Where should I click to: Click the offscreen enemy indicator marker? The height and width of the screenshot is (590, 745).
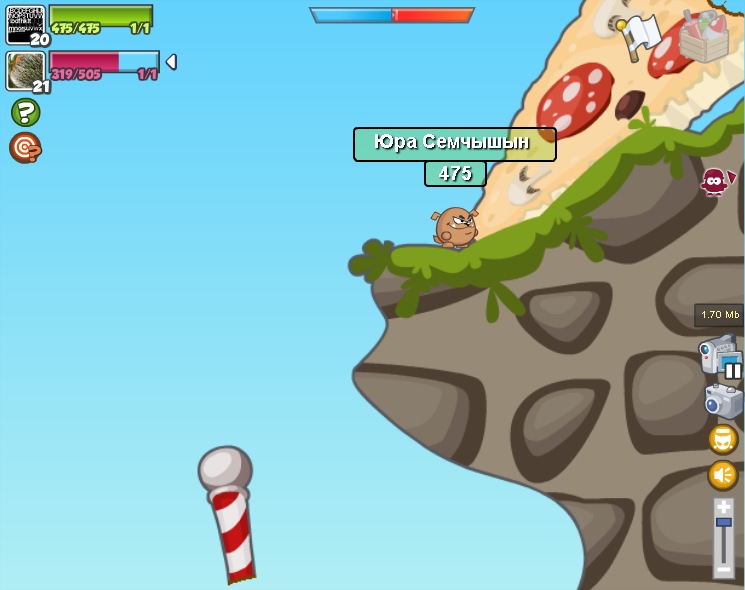(x=716, y=181)
